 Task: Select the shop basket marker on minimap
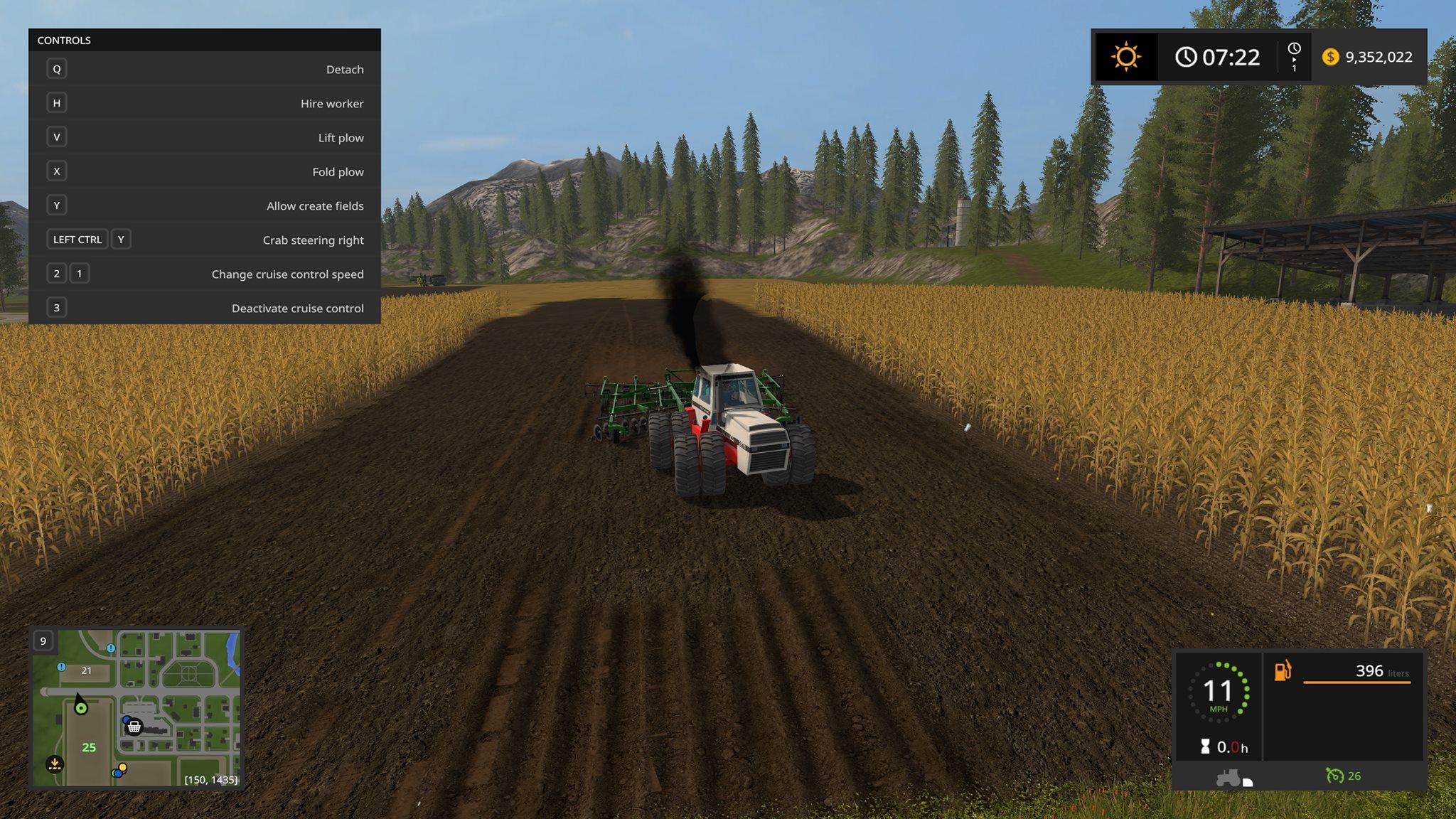[134, 727]
